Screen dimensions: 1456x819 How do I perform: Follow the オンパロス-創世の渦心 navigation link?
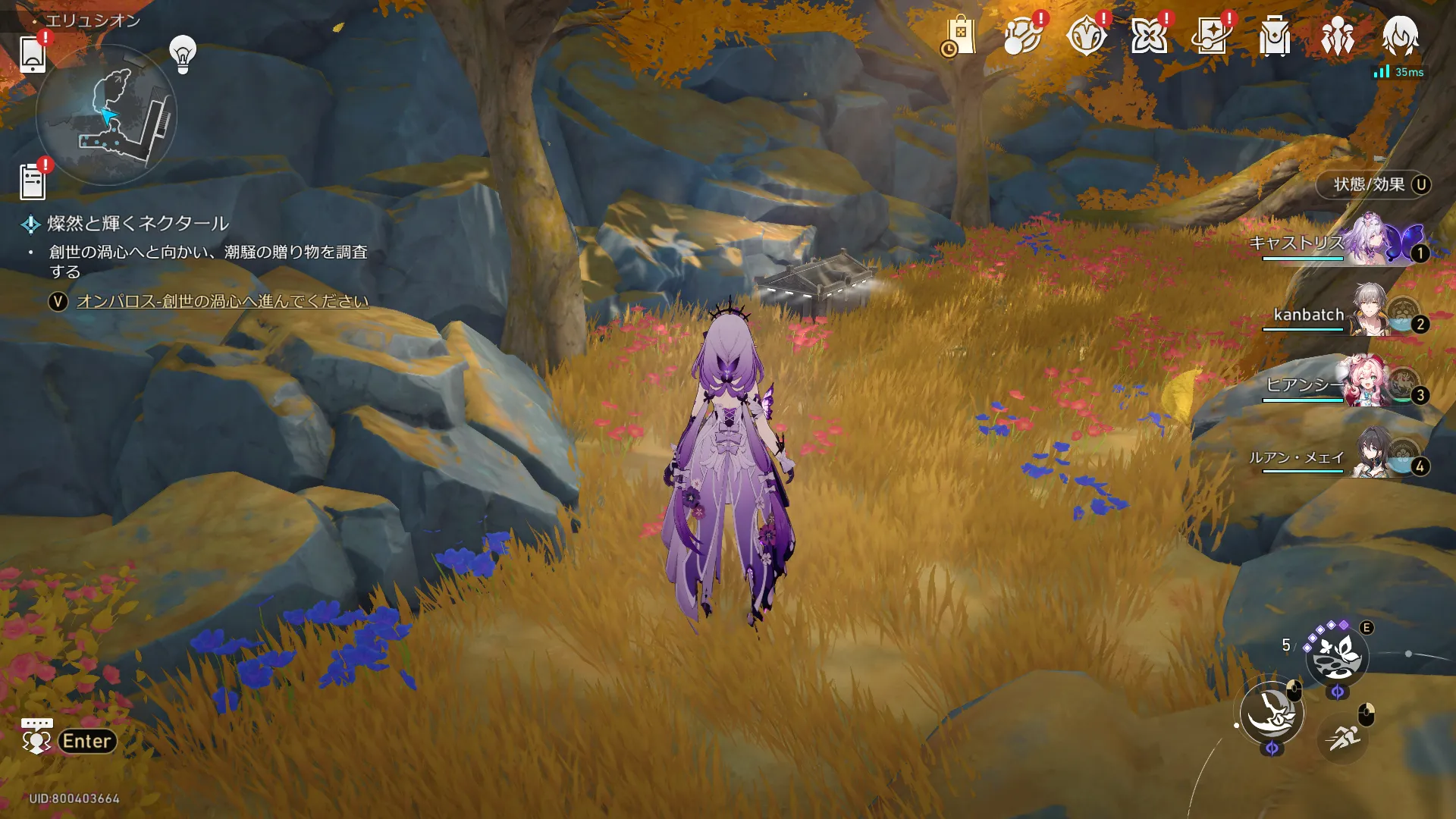coord(222,301)
